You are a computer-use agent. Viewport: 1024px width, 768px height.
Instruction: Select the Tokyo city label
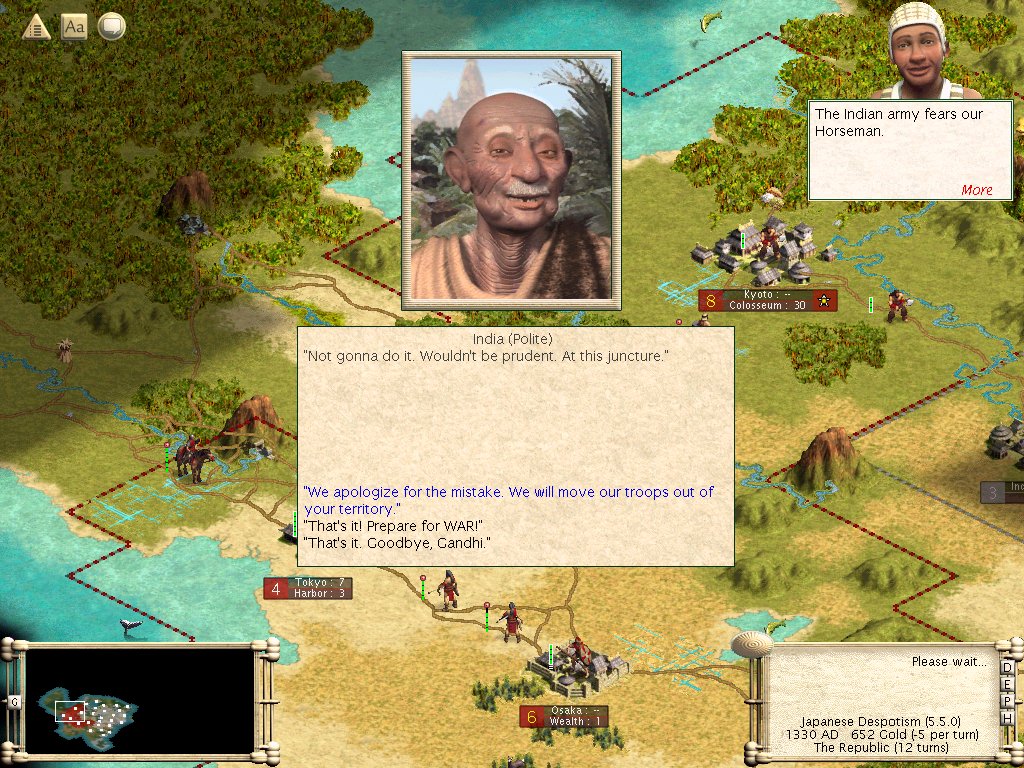click(318, 588)
